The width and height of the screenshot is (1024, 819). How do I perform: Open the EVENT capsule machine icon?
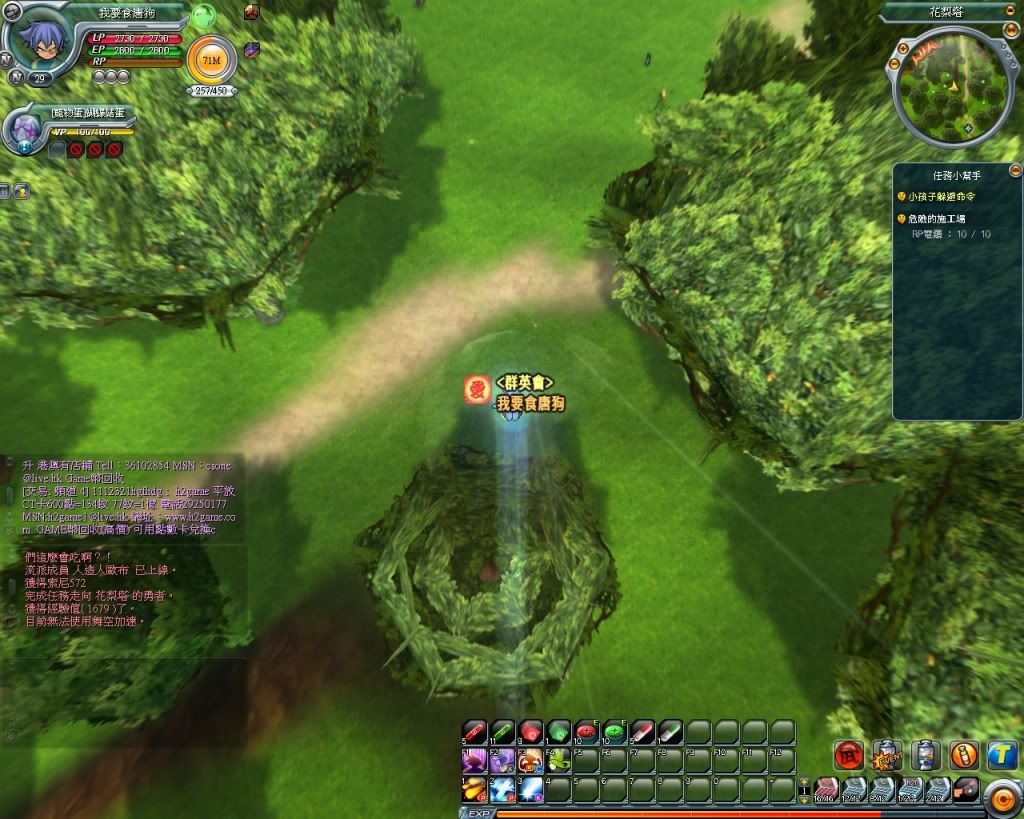coord(886,755)
